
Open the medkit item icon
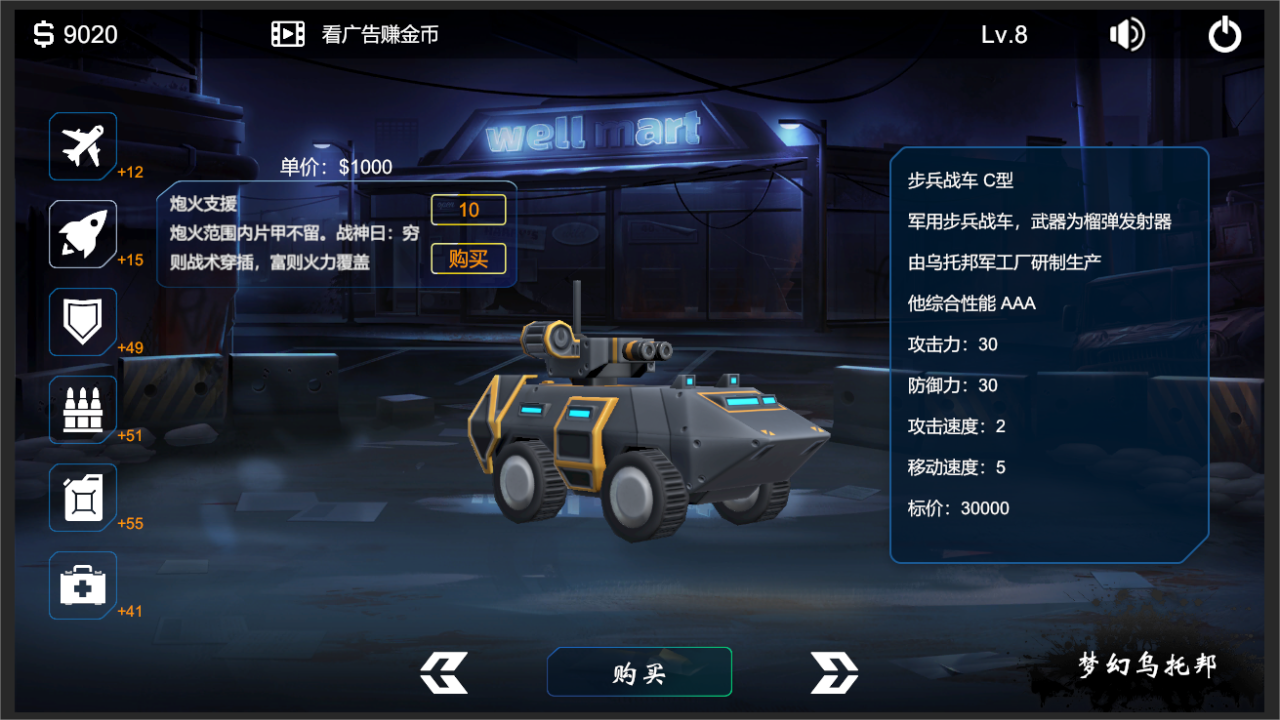click(x=82, y=585)
